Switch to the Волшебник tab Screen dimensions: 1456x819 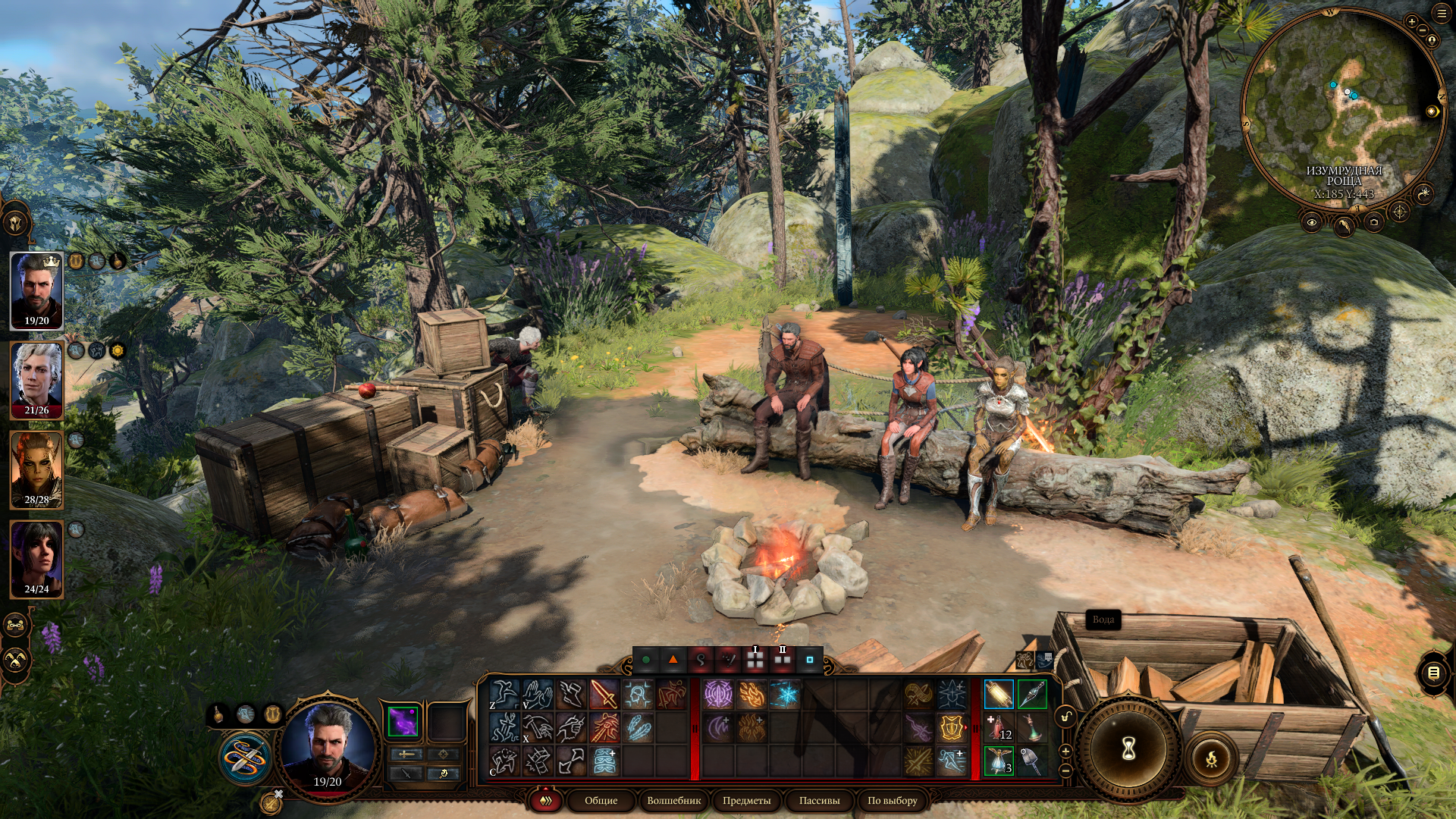point(673,801)
